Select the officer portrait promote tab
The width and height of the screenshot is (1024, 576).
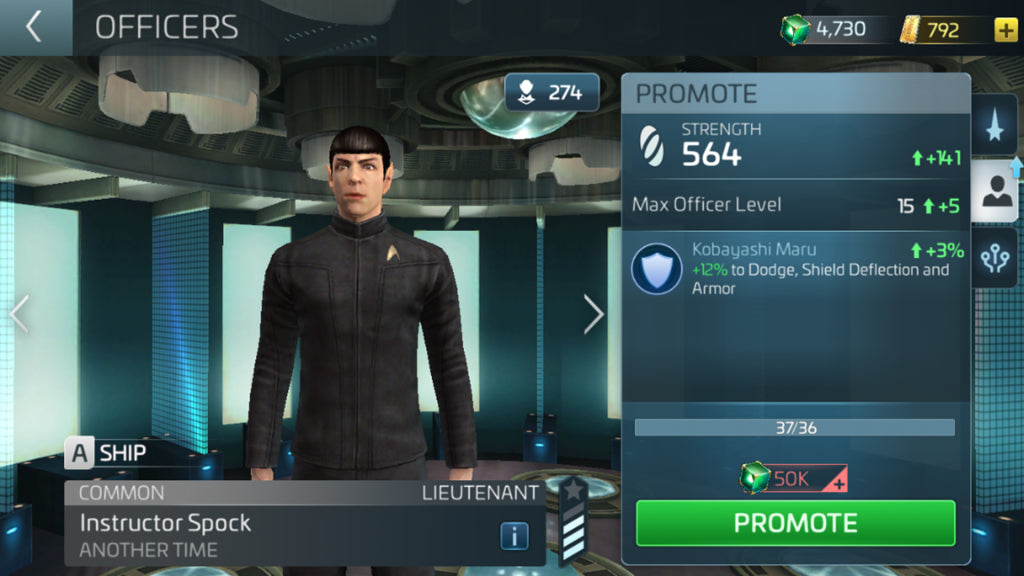pyautogui.click(x=994, y=194)
